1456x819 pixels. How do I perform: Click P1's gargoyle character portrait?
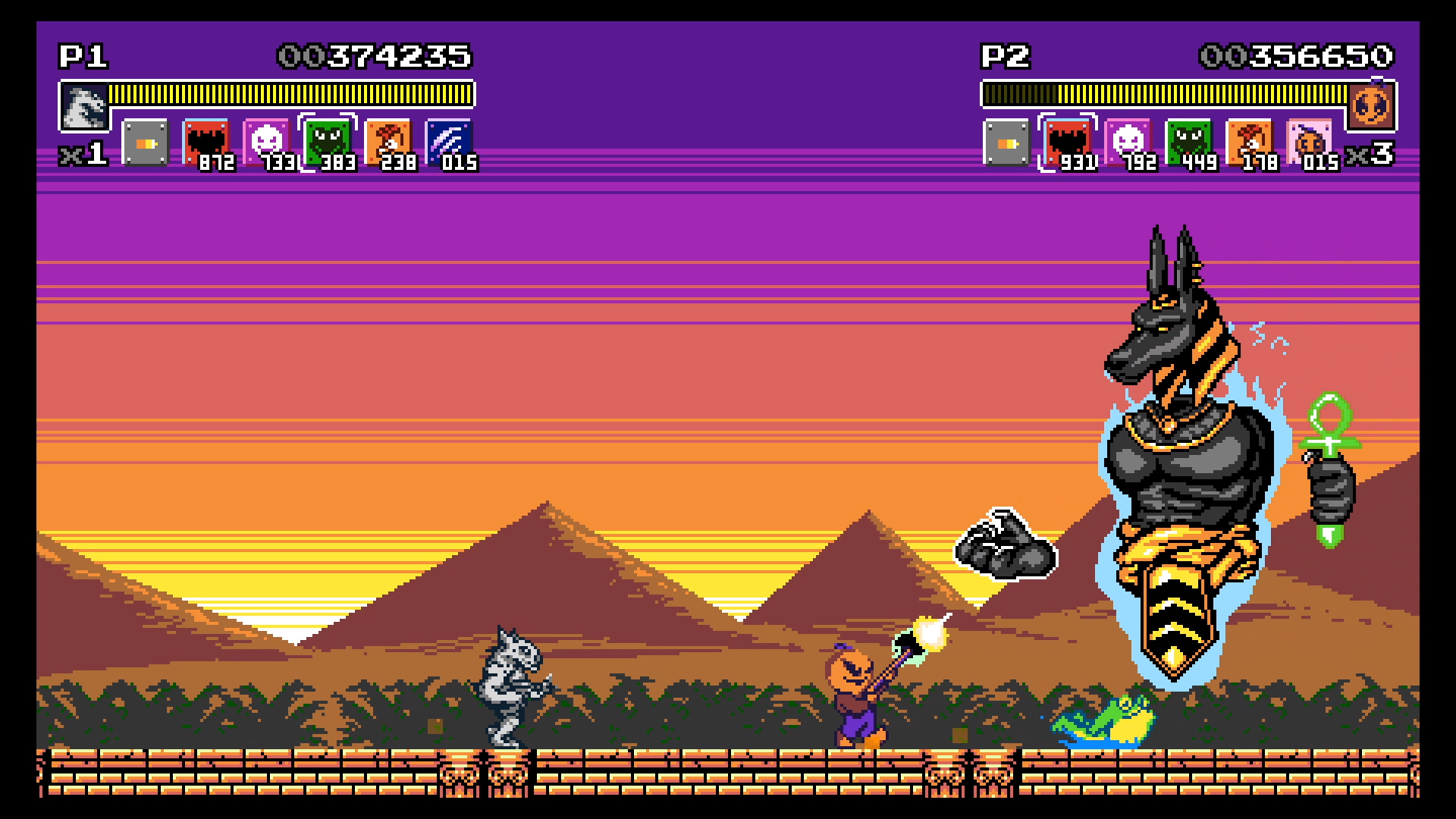[x=83, y=106]
